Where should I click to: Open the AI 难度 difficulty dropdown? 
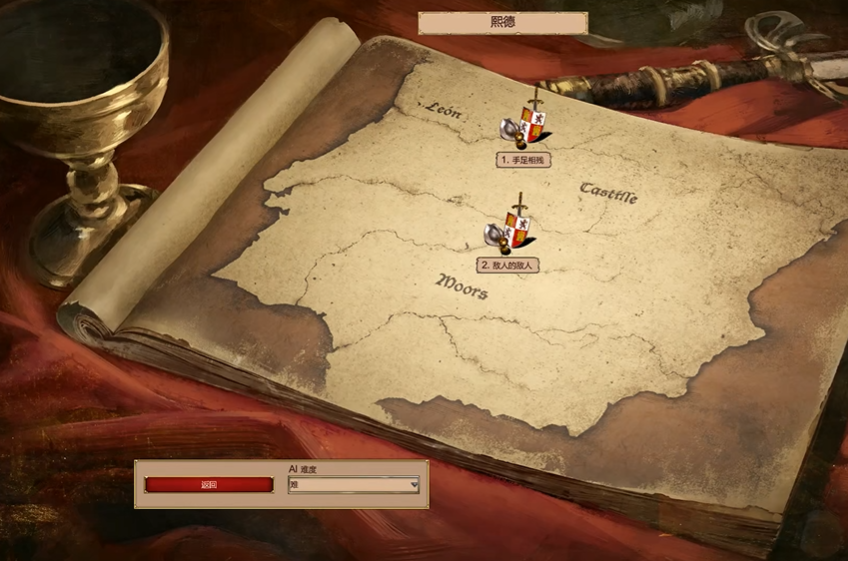pyautogui.click(x=354, y=485)
